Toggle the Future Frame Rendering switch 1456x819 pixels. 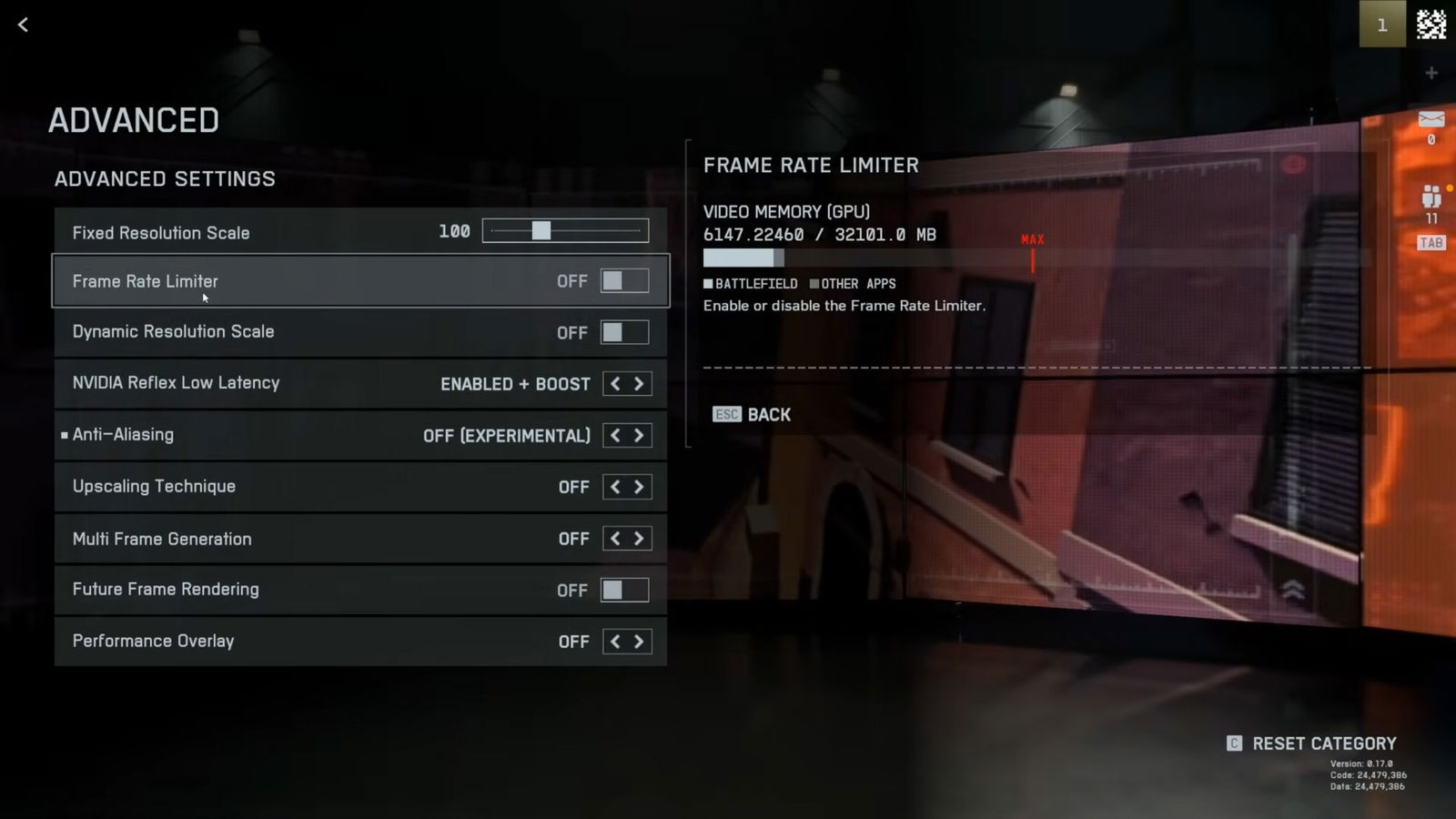click(x=624, y=590)
